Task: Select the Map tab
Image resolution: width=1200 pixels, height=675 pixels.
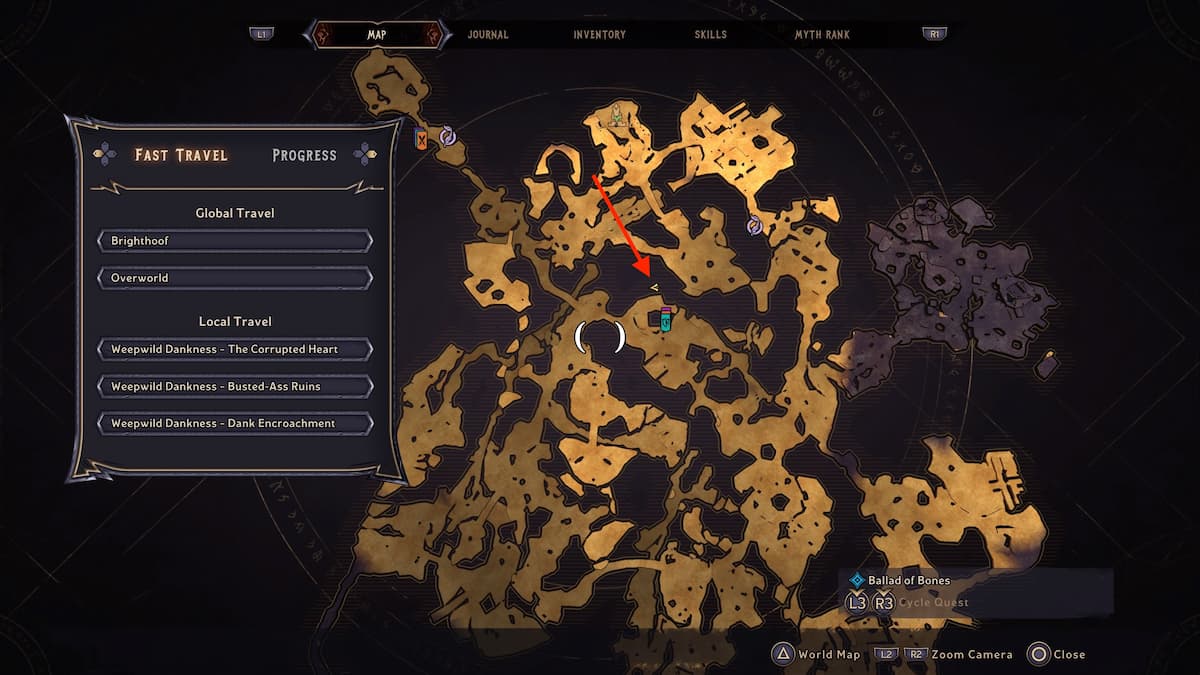Action: point(377,34)
